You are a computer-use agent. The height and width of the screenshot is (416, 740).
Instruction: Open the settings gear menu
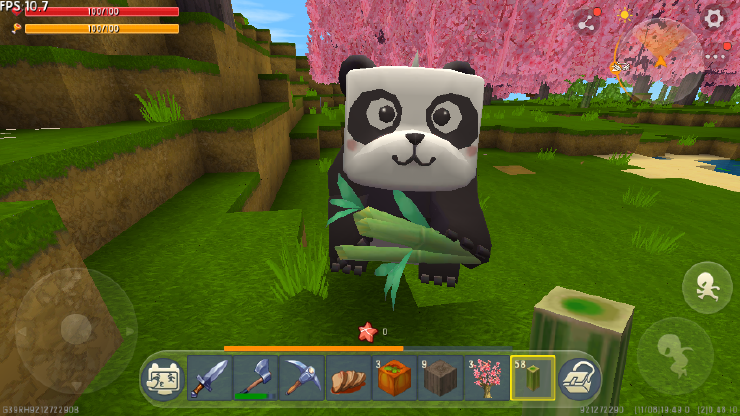713,17
